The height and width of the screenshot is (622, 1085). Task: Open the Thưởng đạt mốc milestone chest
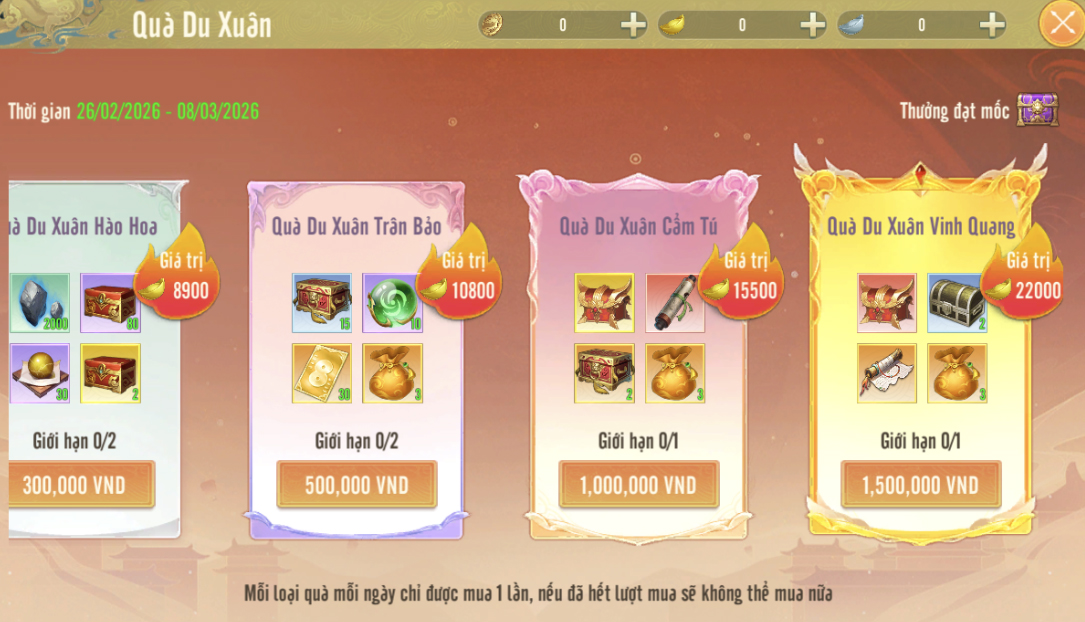tap(1037, 110)
